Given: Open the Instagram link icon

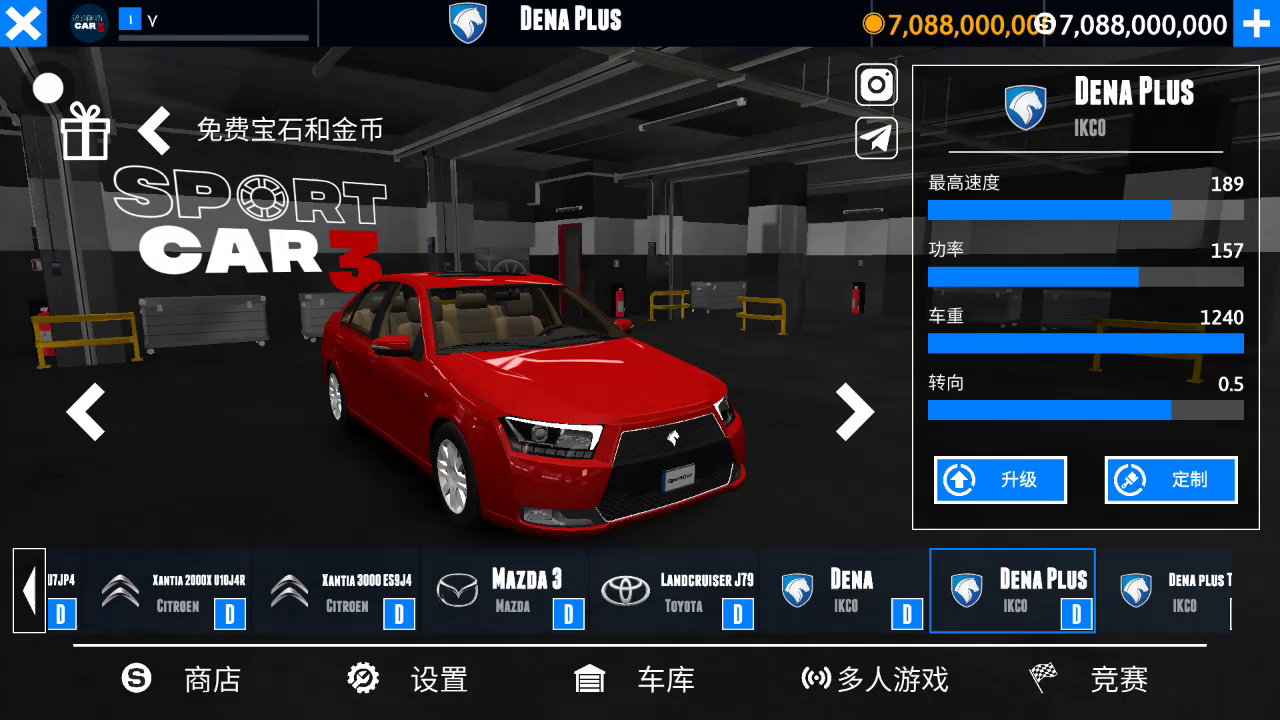Looking at the screenshot, I should (876, 85).
